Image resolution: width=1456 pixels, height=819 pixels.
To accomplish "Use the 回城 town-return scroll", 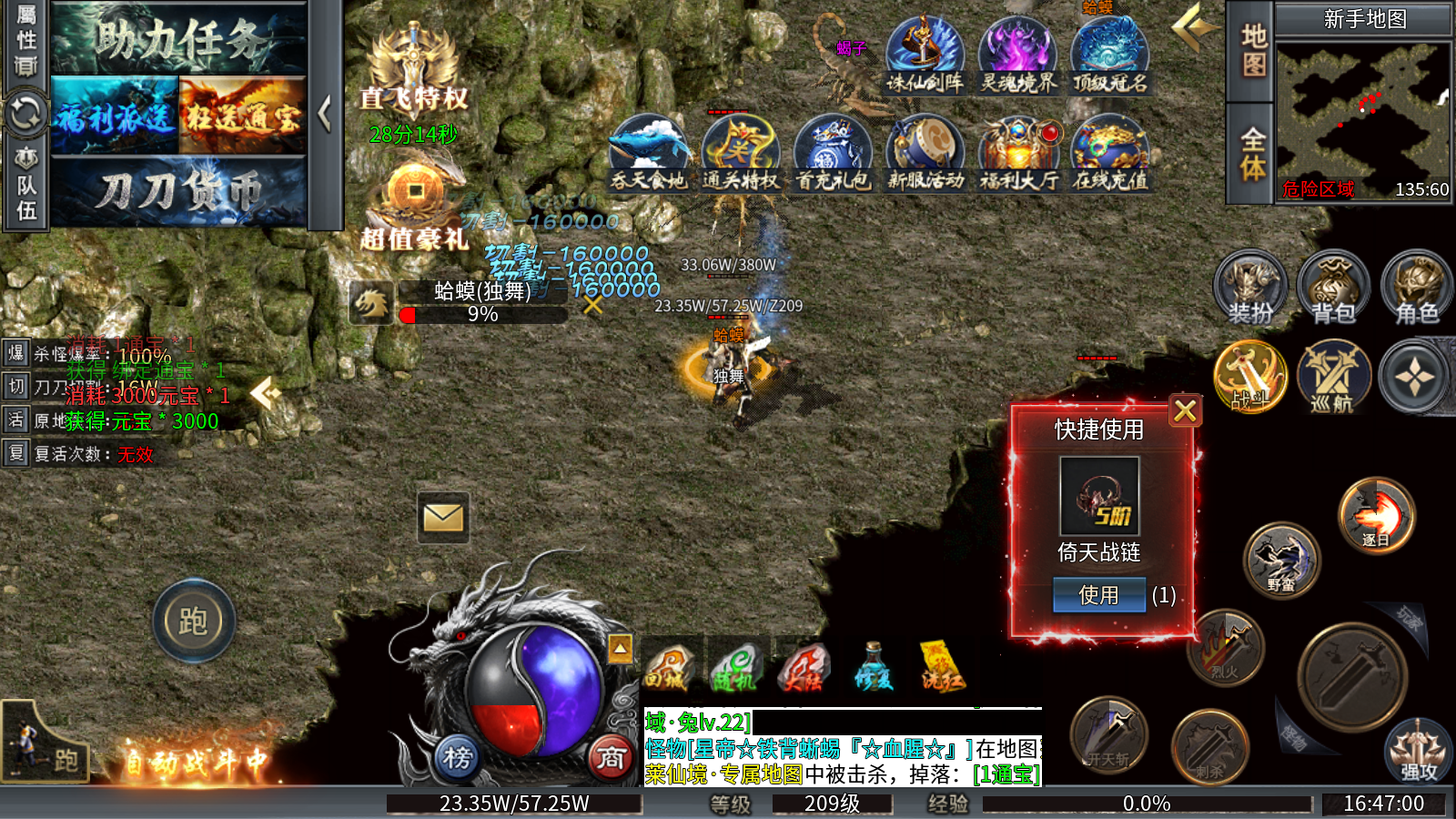I will tap(667, 668).
